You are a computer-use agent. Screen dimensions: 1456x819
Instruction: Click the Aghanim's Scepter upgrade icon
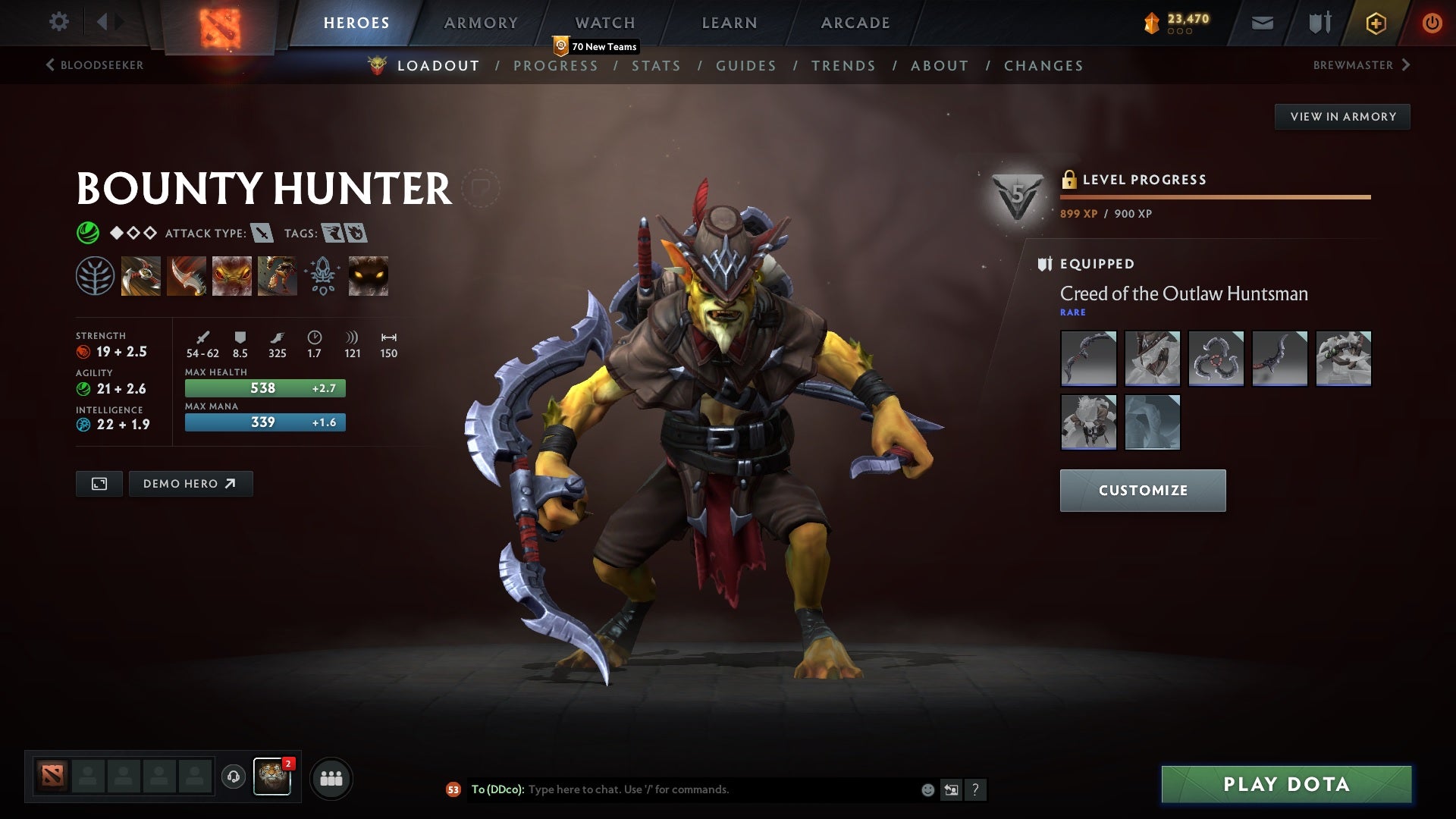pyautogui.click(x=322, y=275)
